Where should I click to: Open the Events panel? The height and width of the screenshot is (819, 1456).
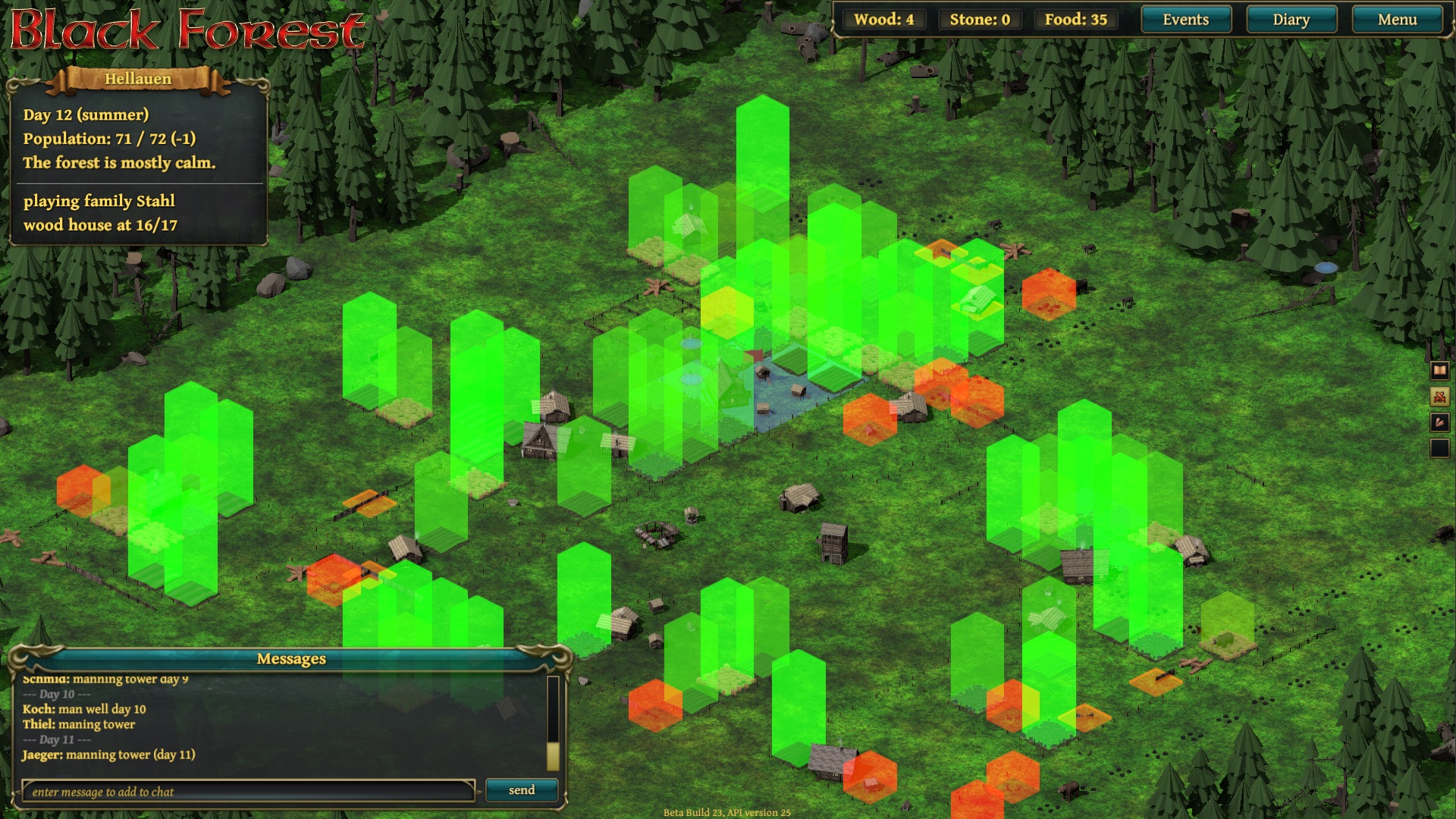click(x=1185, y=20)
